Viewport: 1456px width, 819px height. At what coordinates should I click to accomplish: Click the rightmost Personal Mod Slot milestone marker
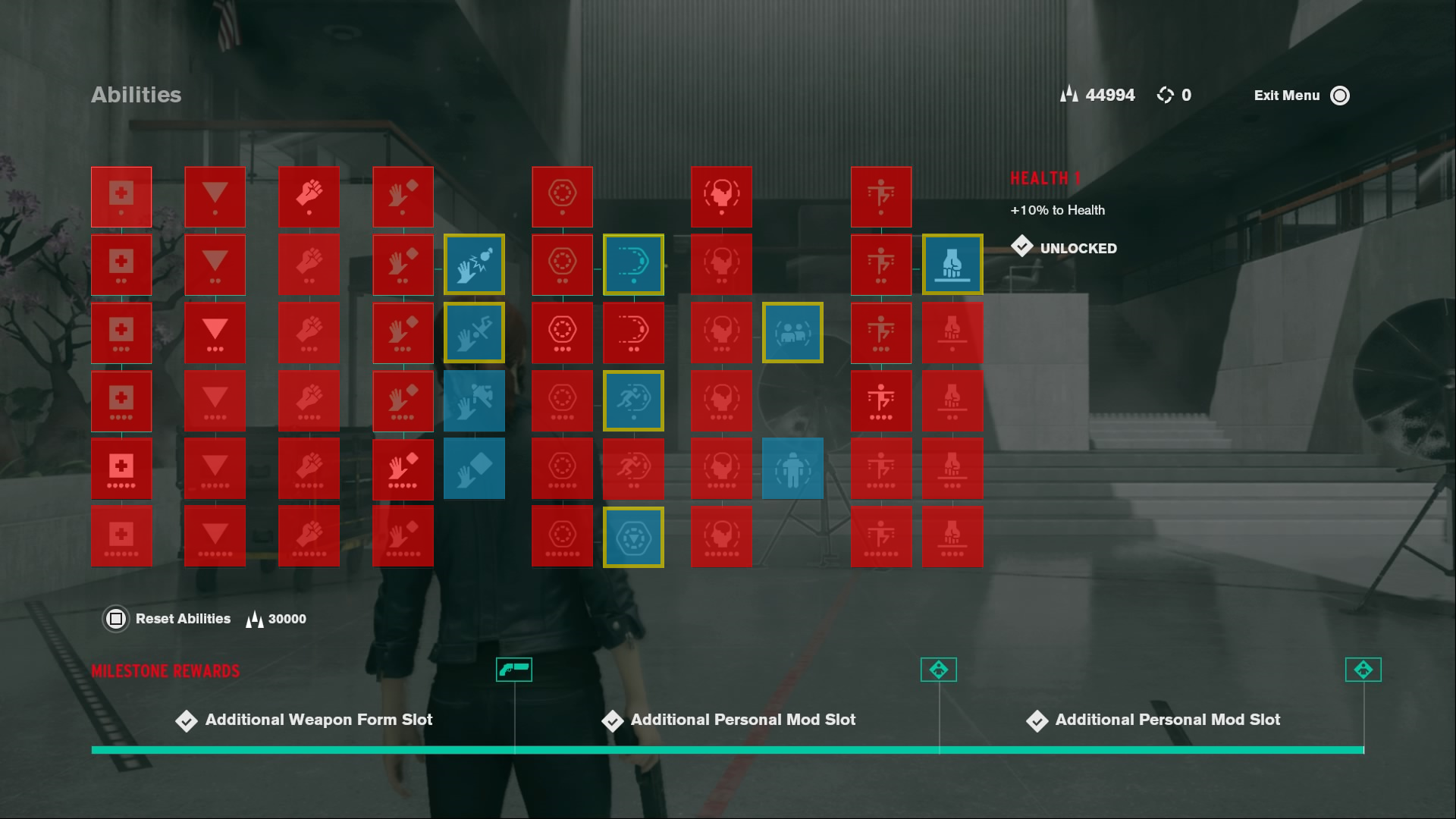[x=1363, y=670]
